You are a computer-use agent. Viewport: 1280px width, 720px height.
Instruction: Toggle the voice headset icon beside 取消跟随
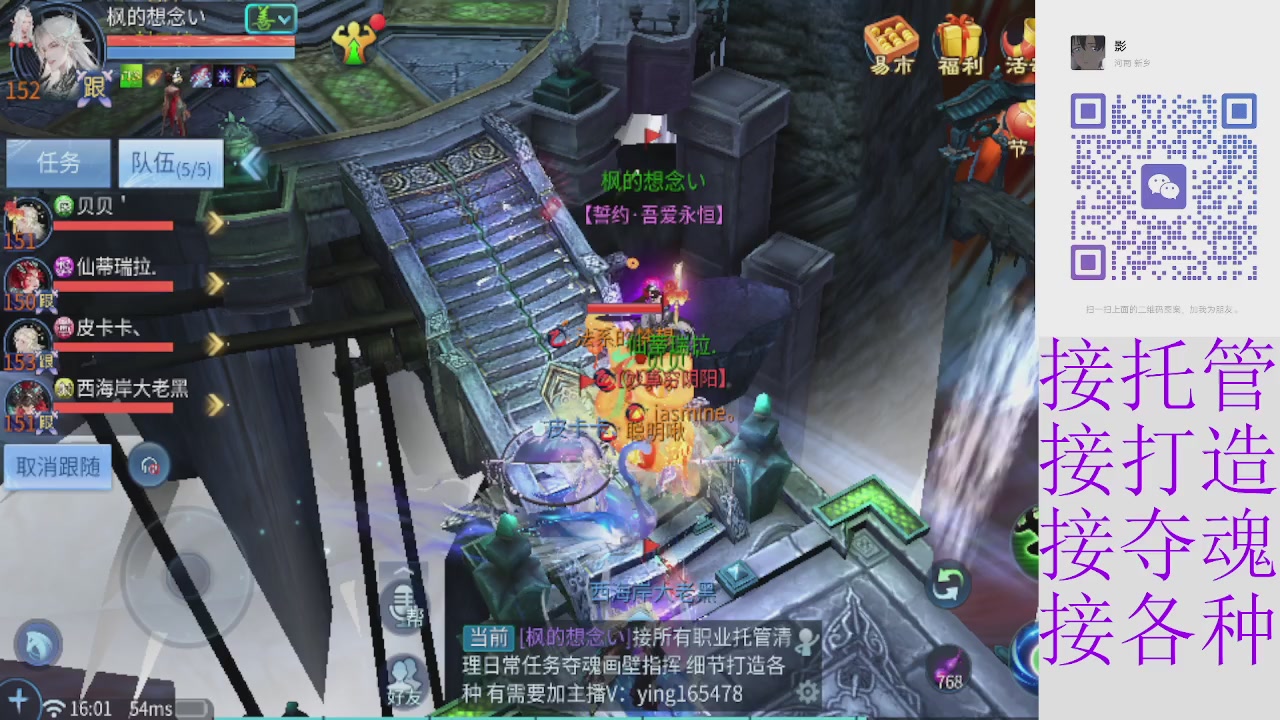coord(151,466)
